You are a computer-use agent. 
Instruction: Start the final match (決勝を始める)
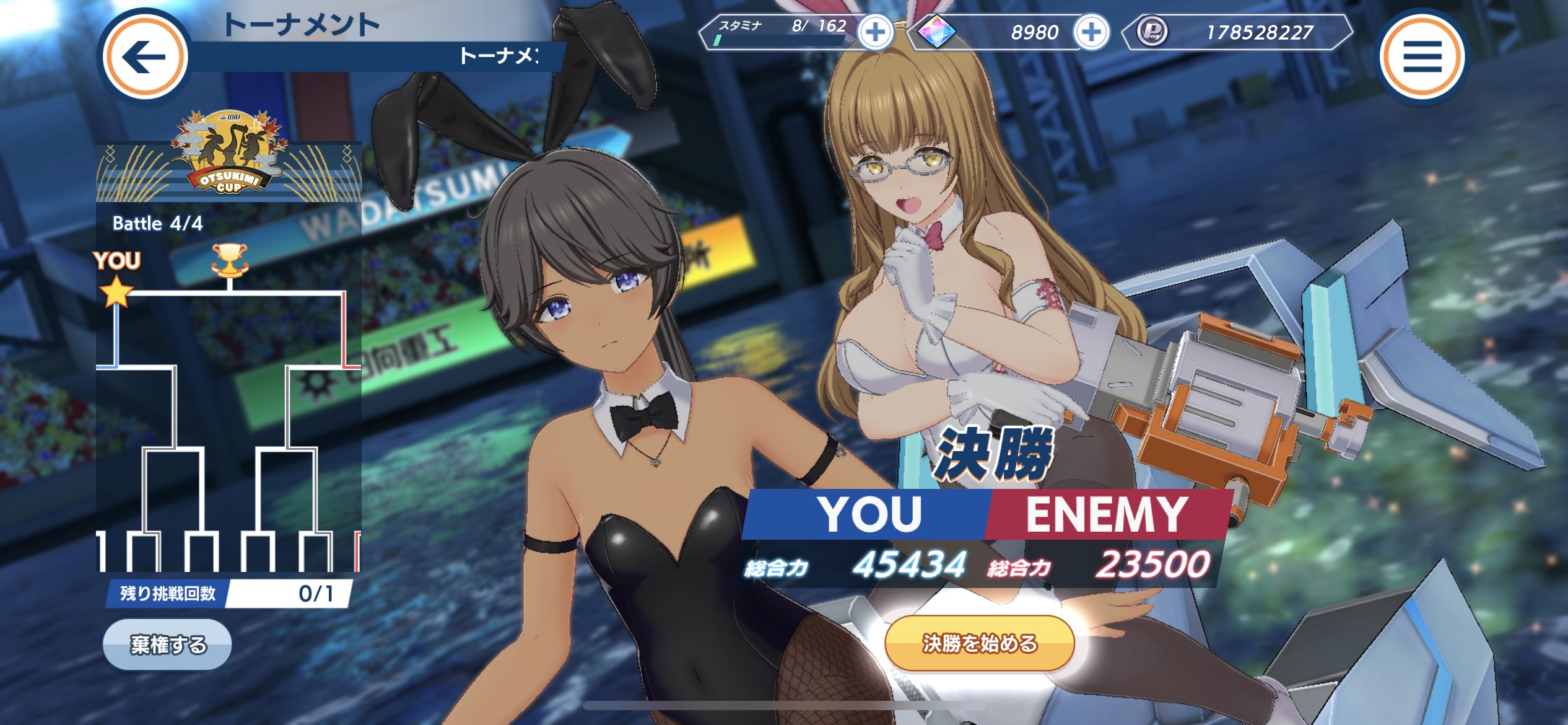click(979, 644)
